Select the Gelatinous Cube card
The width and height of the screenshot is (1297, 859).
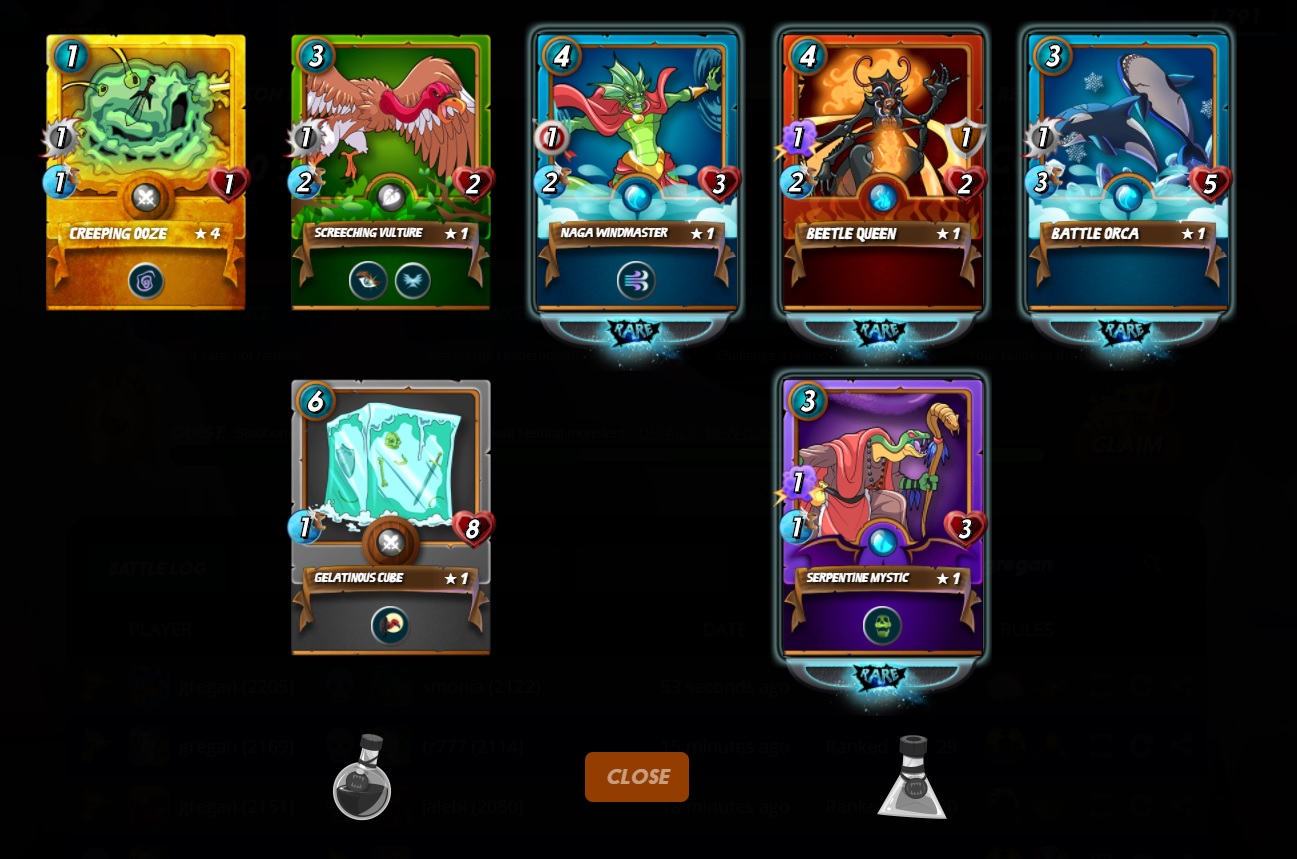[x=391, y=517]
